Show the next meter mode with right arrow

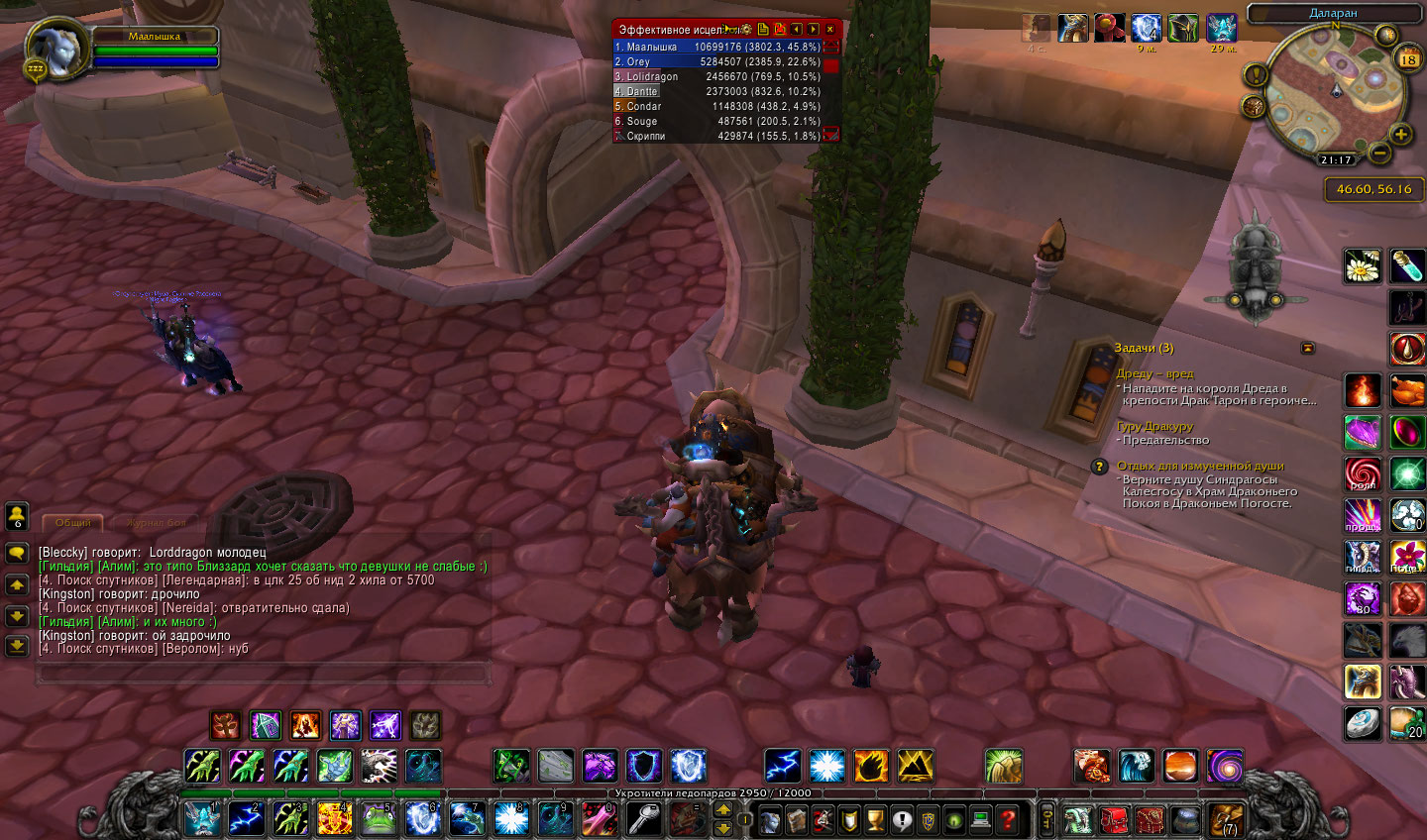click(x=814, y=30)
